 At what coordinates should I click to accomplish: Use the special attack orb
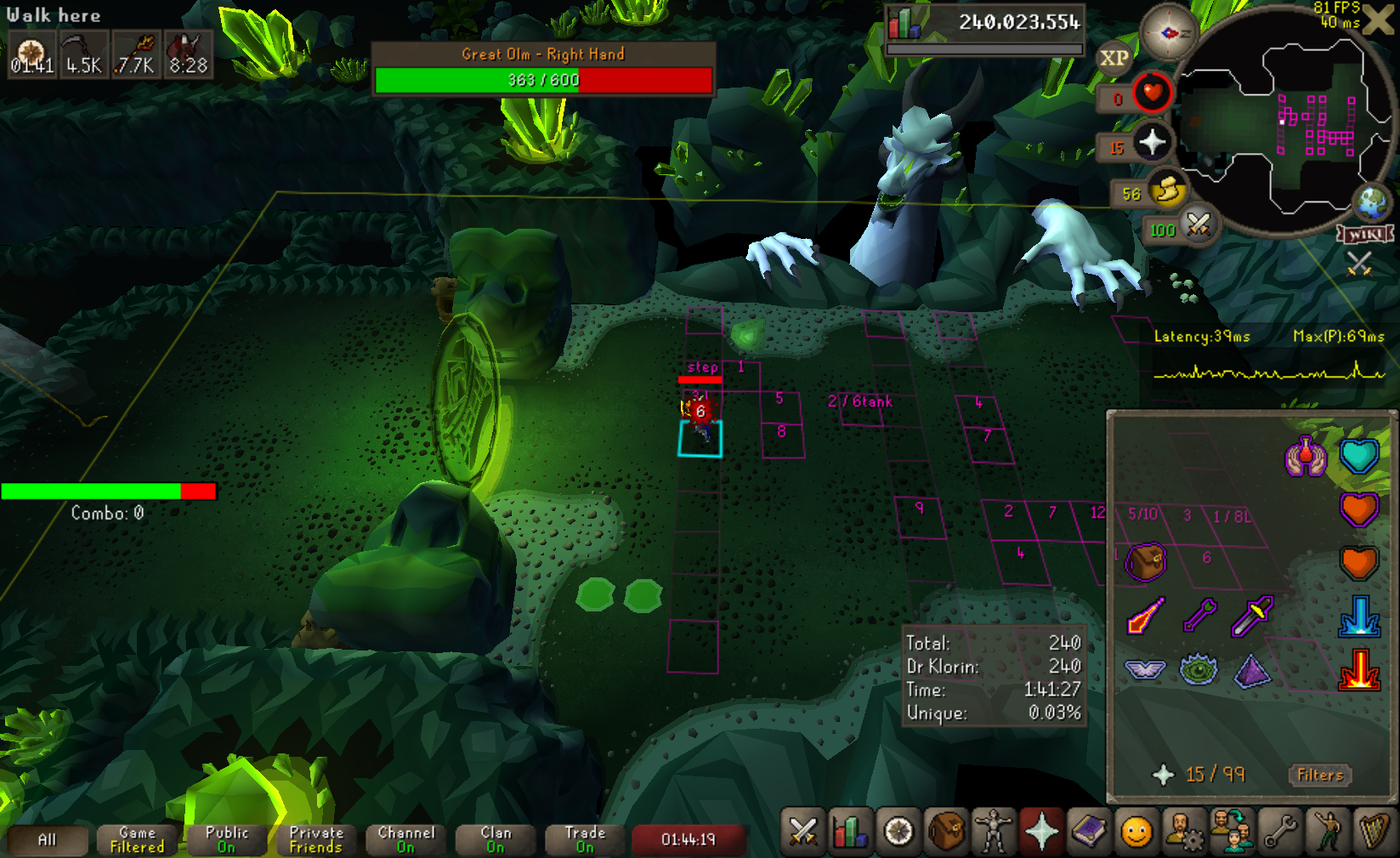[x=1199, y=225]
